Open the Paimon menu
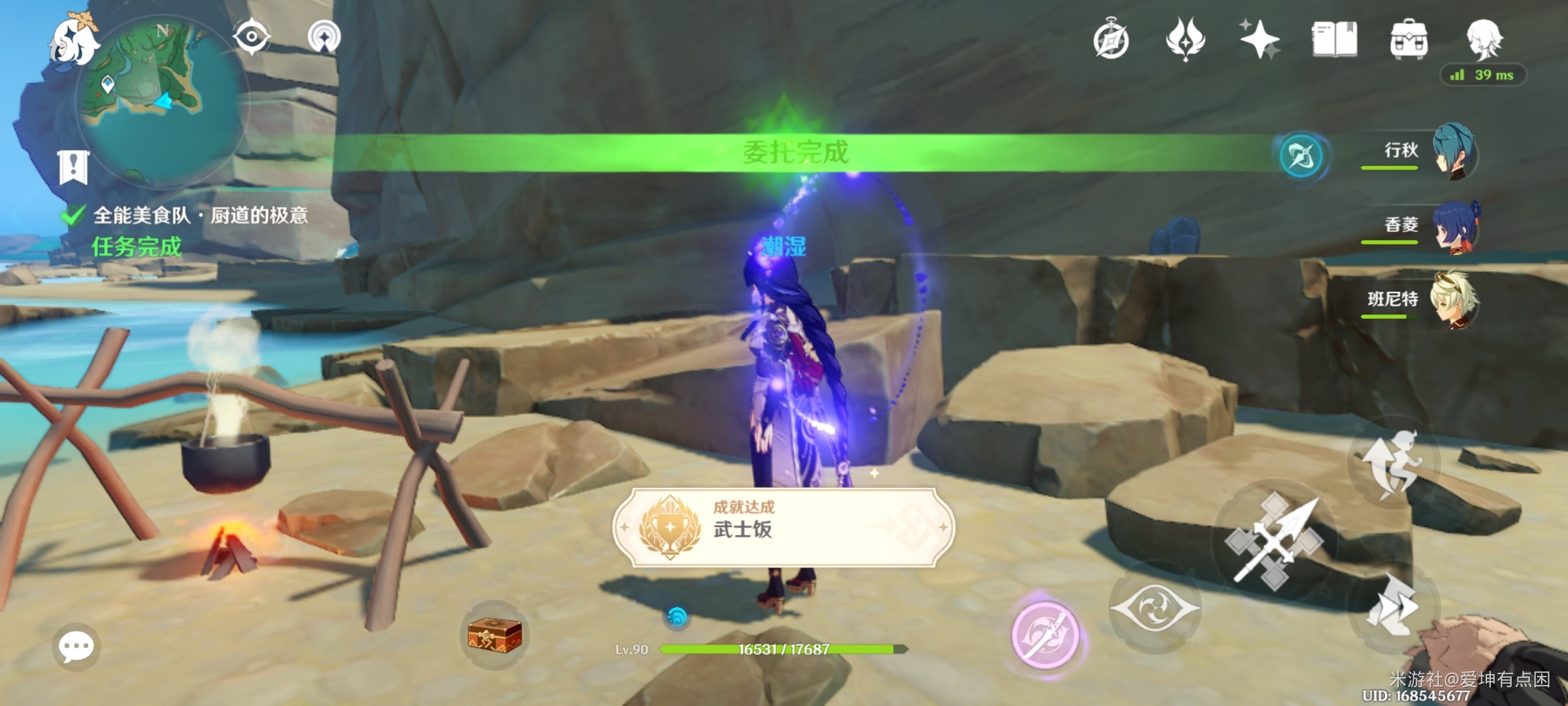 click(x=74, y=42)
